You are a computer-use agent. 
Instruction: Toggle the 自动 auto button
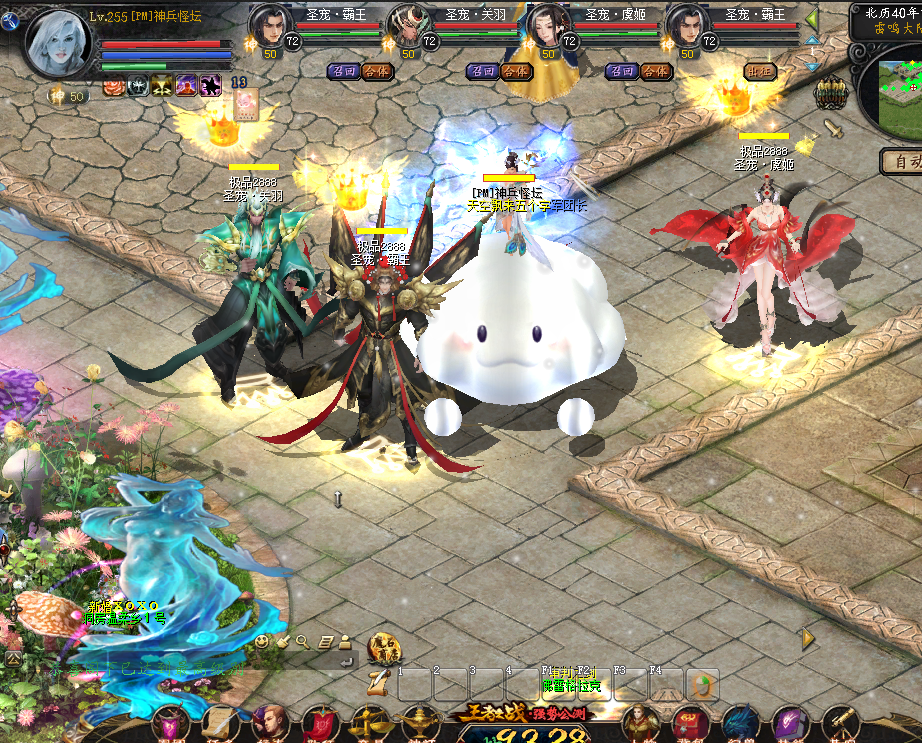tap(903, 160)
